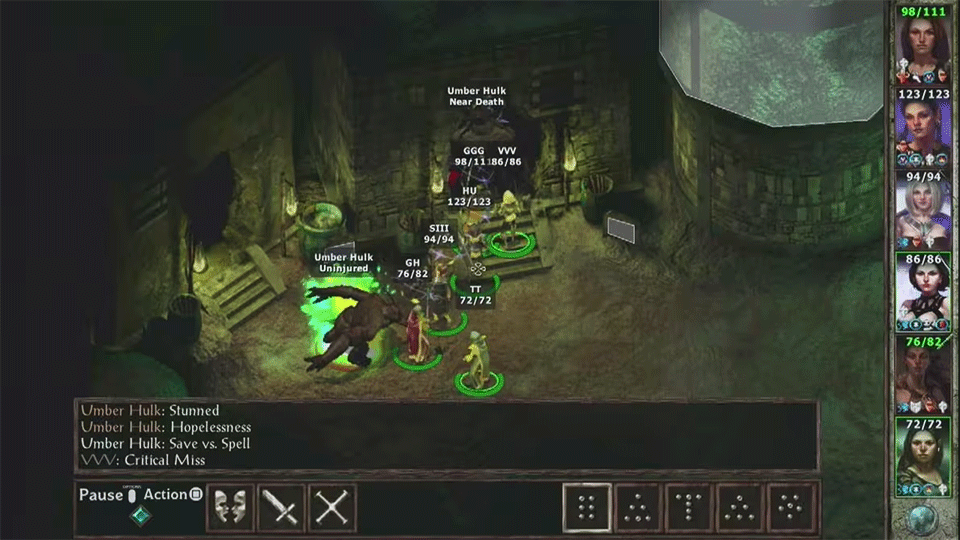Choose the two-column six-dot formation
The height and width of the screenshot is (540, 960).
(x=587, y=508)
